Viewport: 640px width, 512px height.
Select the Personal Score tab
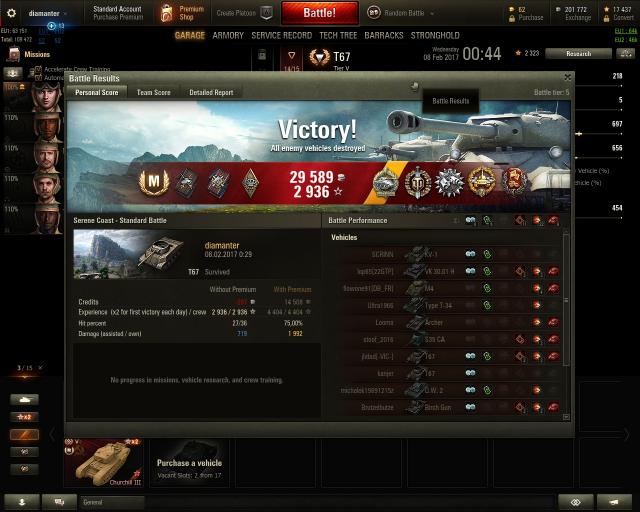(96, 92)
